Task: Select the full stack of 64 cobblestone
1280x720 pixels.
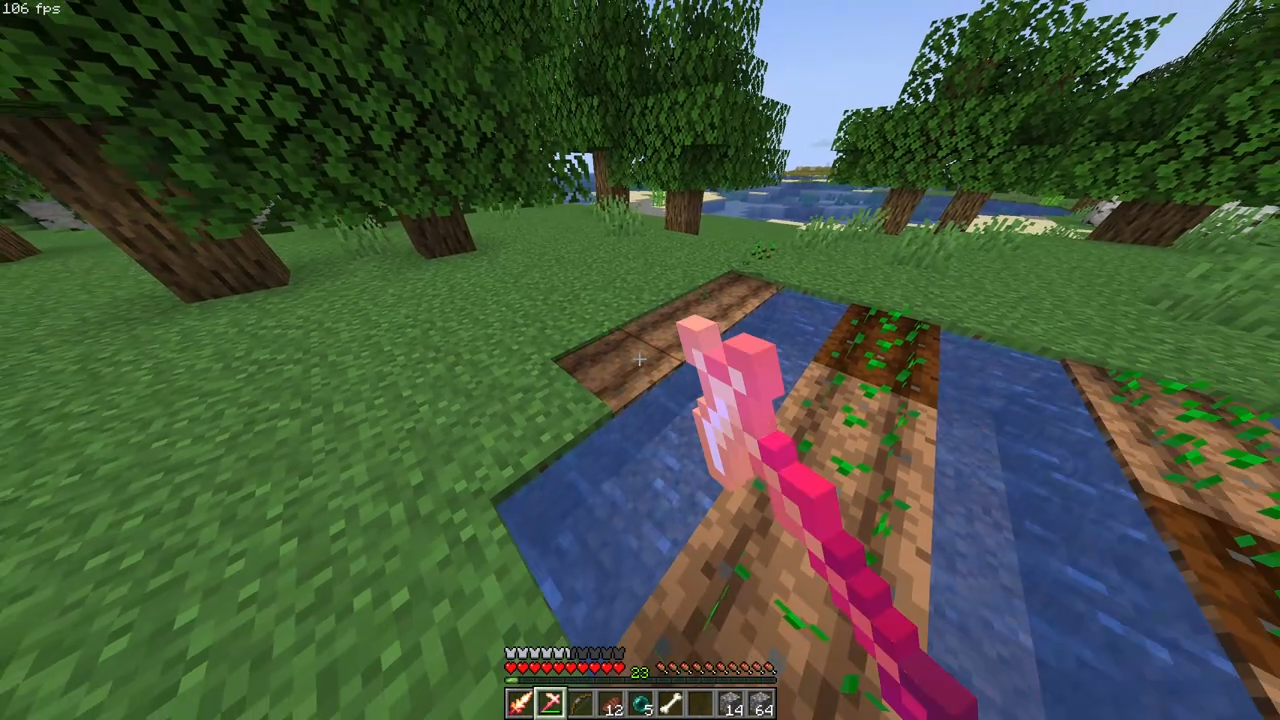Action: pos(733,702)
